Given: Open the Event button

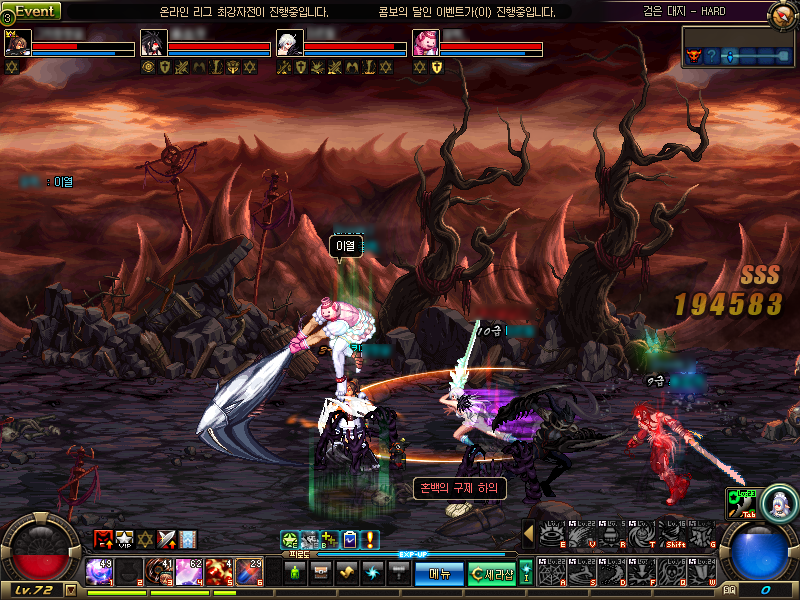Looking at the screenshot, I should (x=36, y=11).
